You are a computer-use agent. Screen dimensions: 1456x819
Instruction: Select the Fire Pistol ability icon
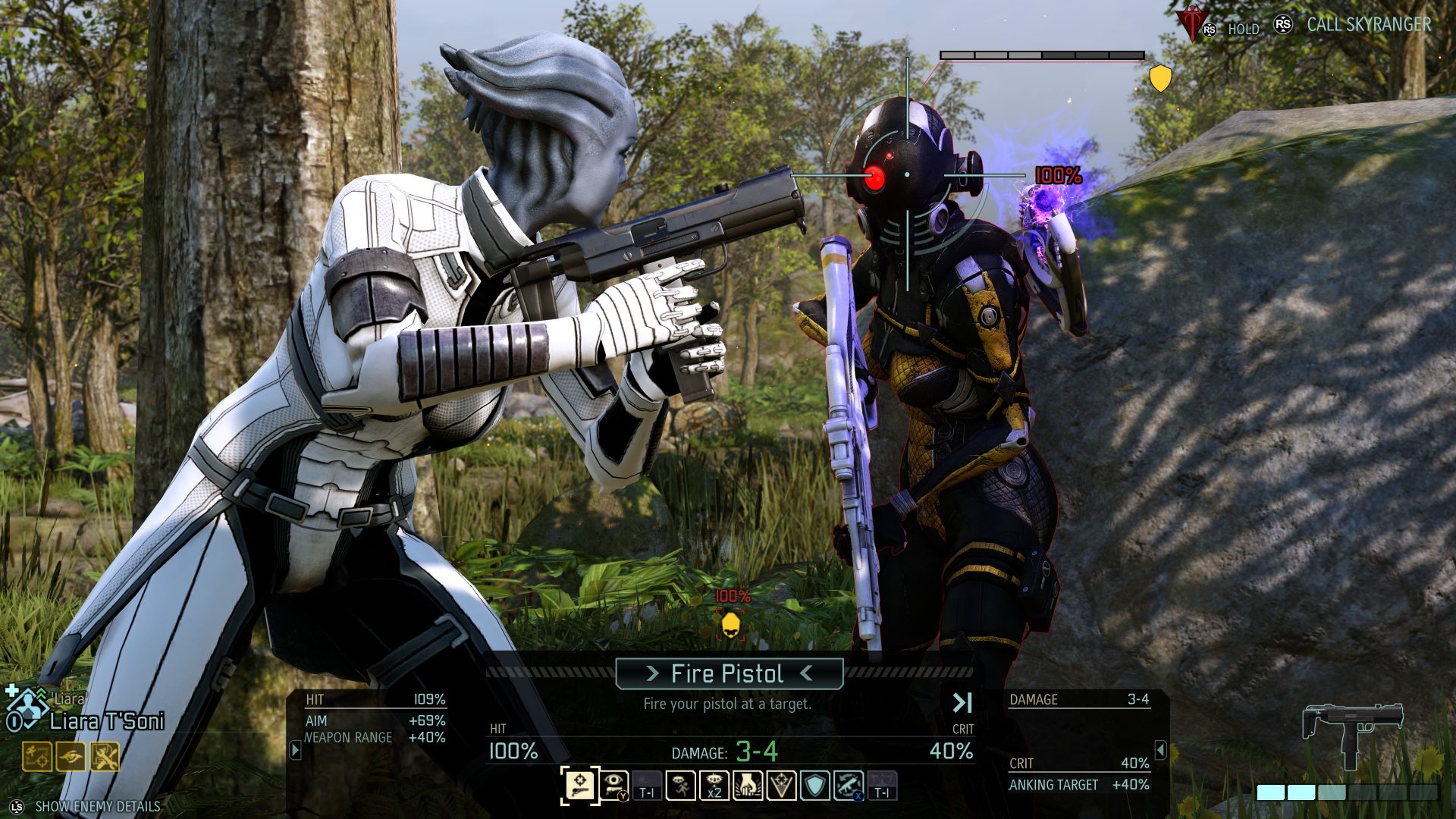pos(579,785)
